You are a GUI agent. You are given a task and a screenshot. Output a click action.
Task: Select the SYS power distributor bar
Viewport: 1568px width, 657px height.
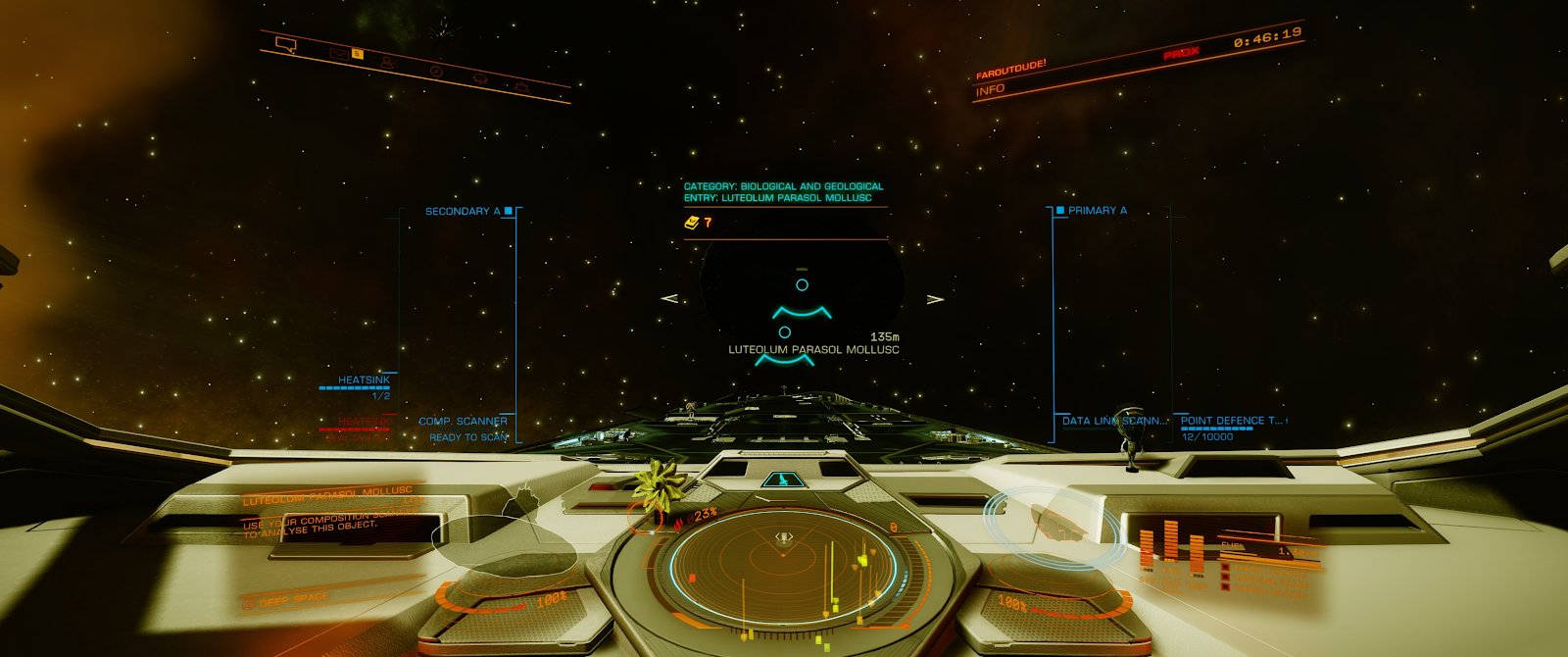[1147, 547]
